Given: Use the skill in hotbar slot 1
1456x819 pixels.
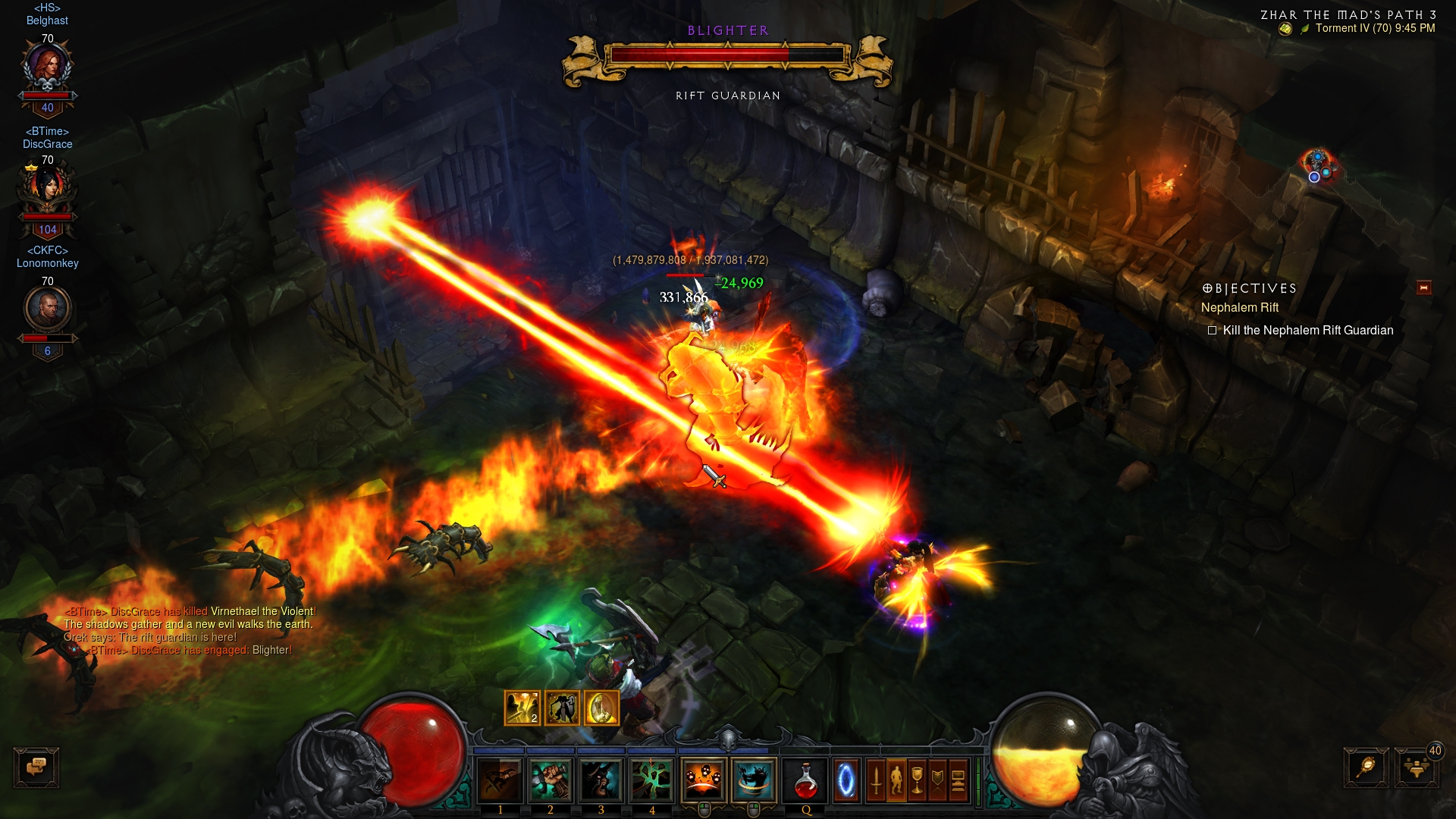Looking at the screenshot, I should click(x=500, y=780).
